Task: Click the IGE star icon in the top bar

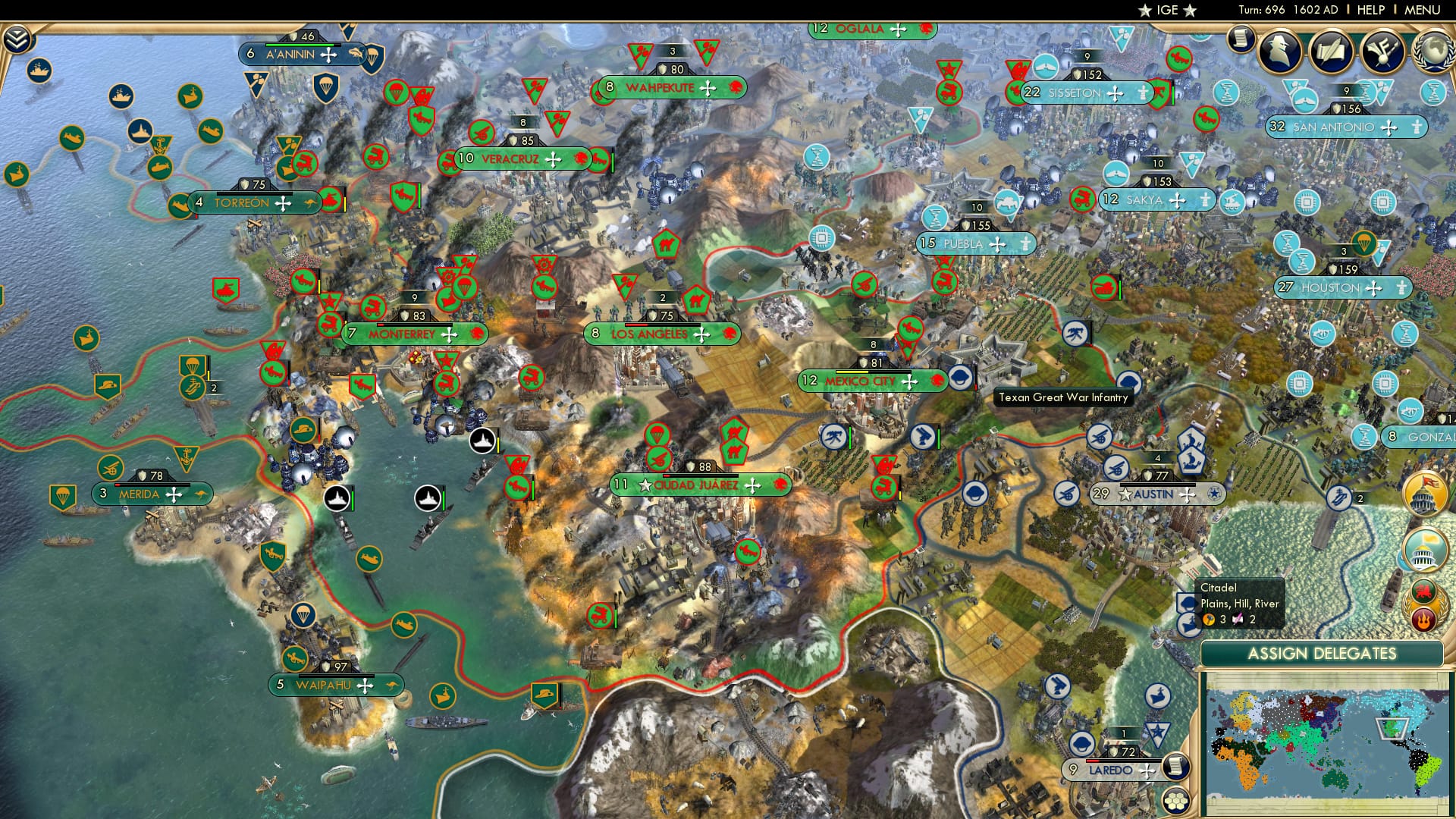Action: pyautogui.click(x=1145, y=10)
